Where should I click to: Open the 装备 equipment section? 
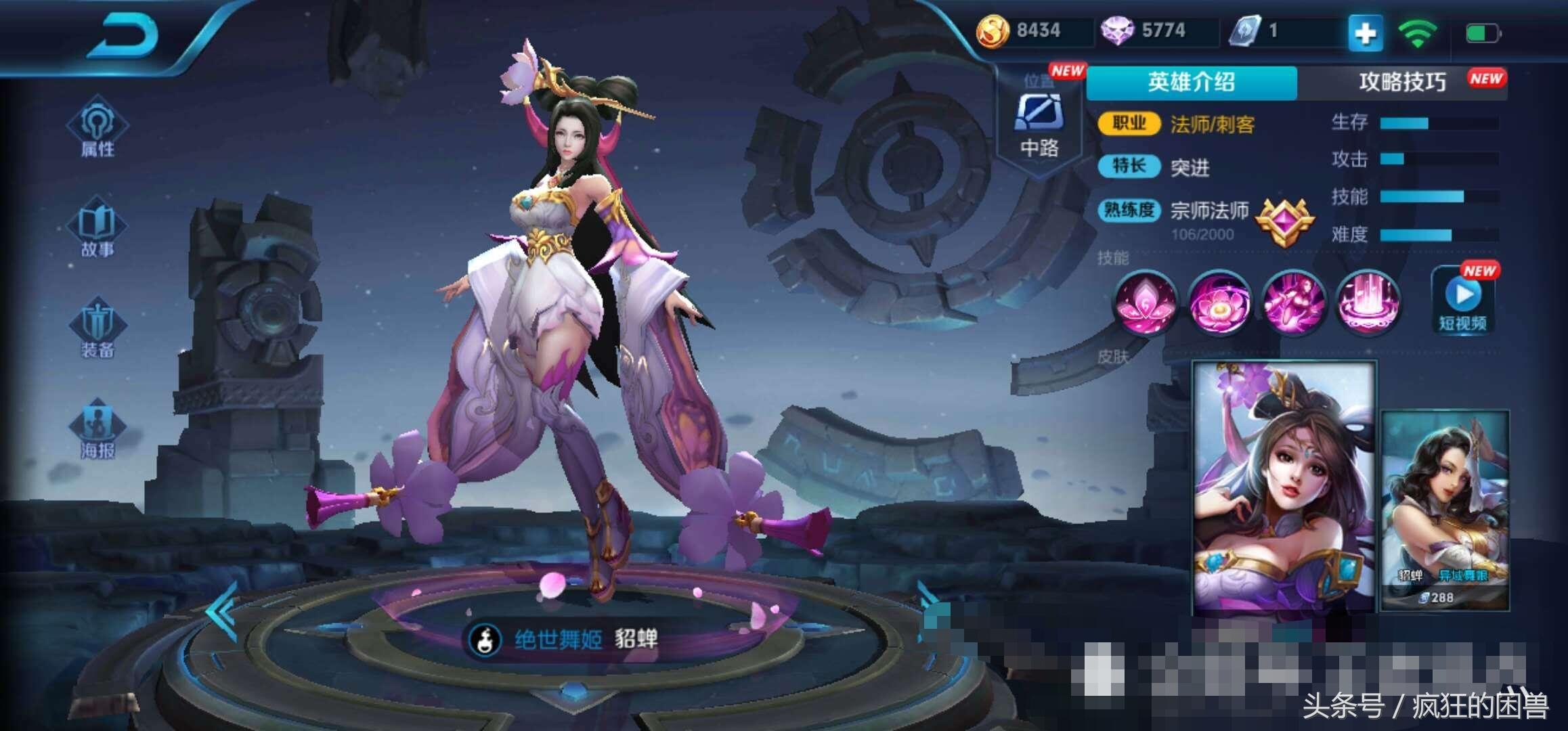tap(97, 330)
